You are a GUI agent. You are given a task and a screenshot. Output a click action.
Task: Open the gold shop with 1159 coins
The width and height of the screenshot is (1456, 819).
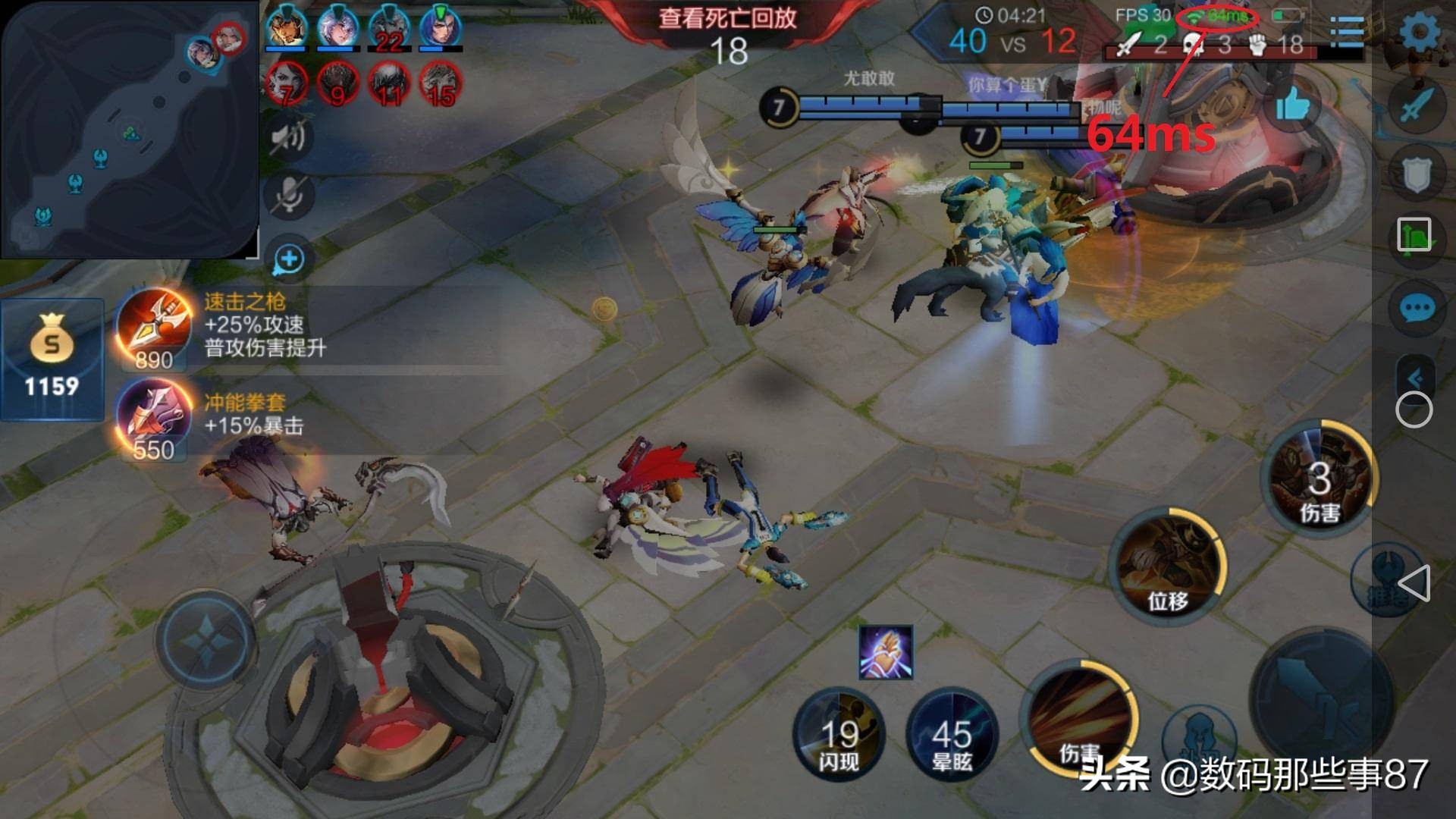pyautogui.click(x=52, y=360)
